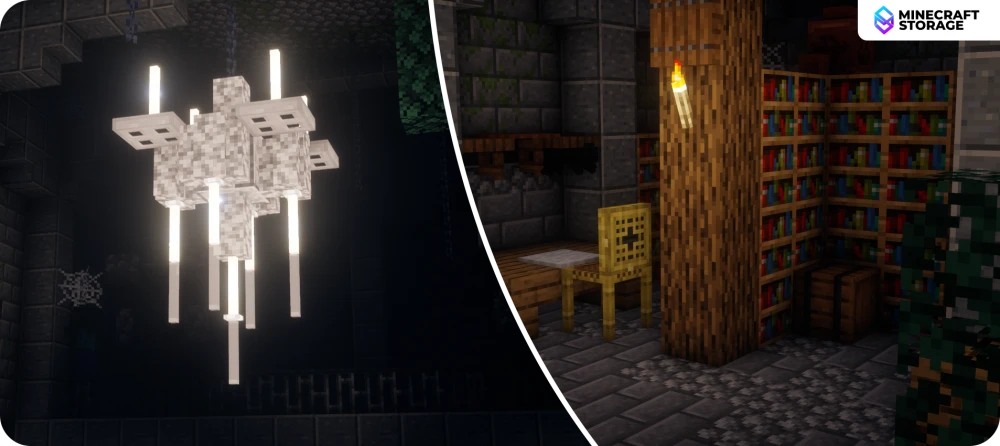The width and height of the screenshot is (1000, 446).
Task: Click the Minecraft Storage logo badge
Action: tap(928, 19)
